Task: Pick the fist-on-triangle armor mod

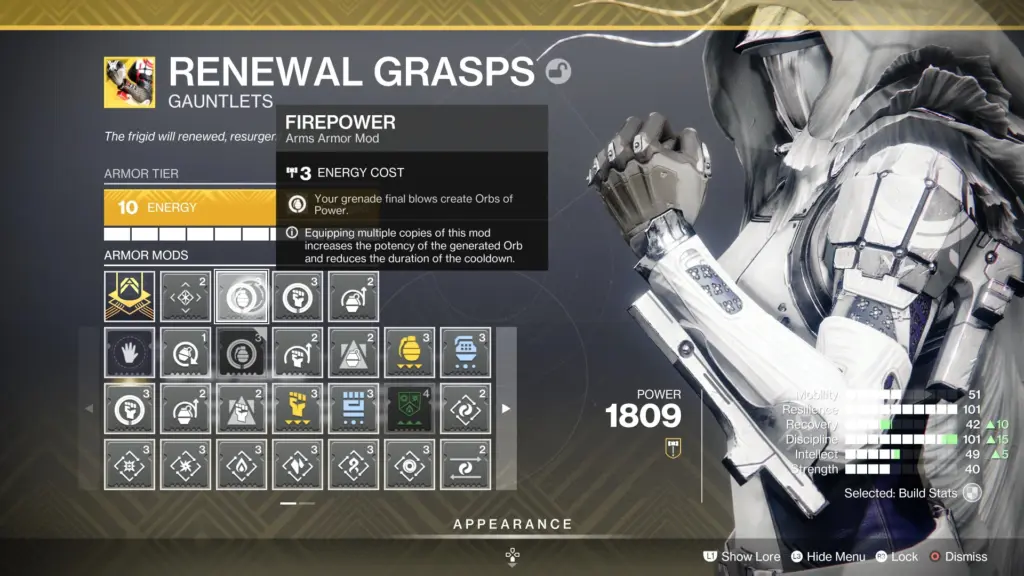Action: [242, 408]
